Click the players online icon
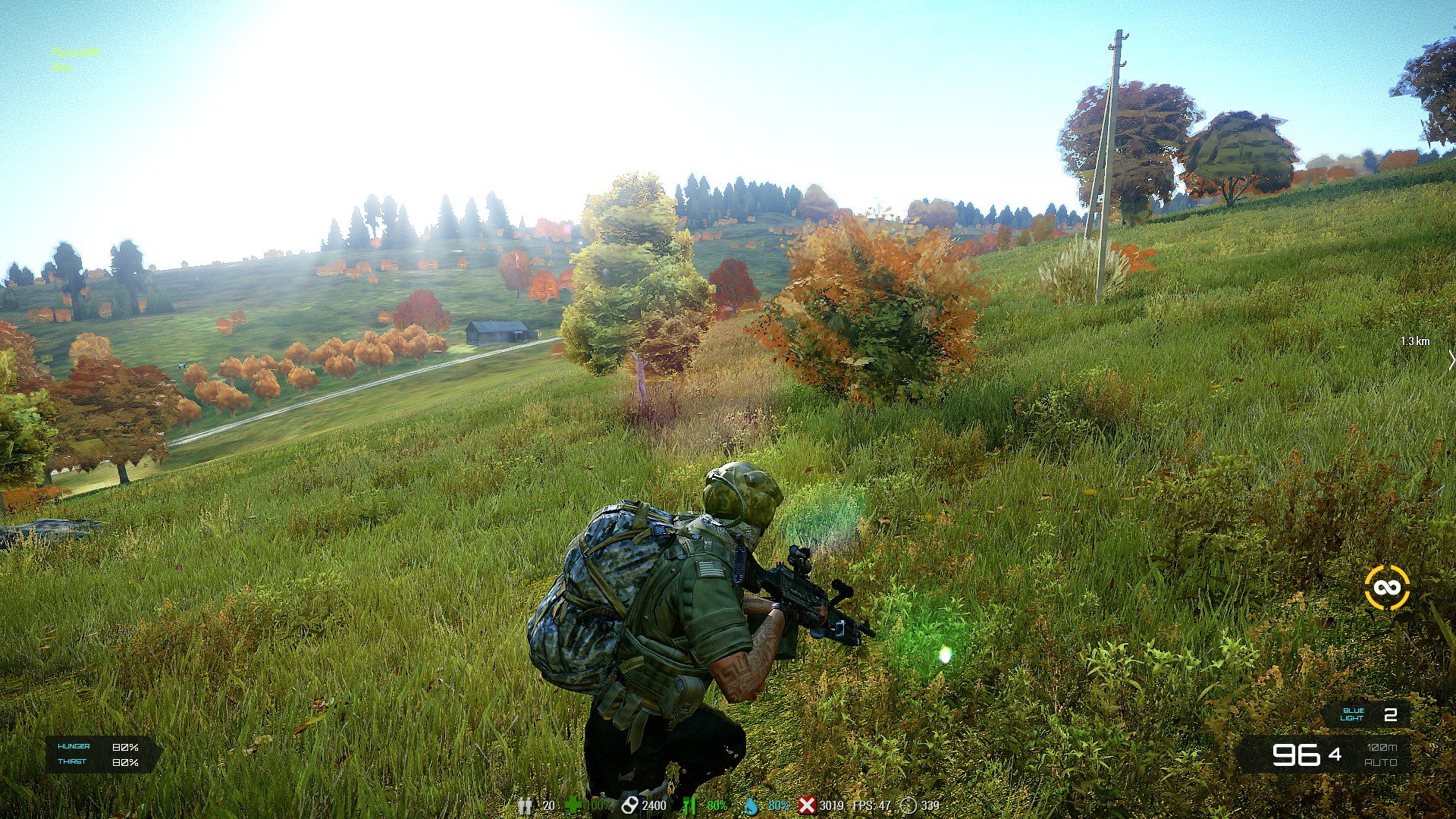 (525, 805)
